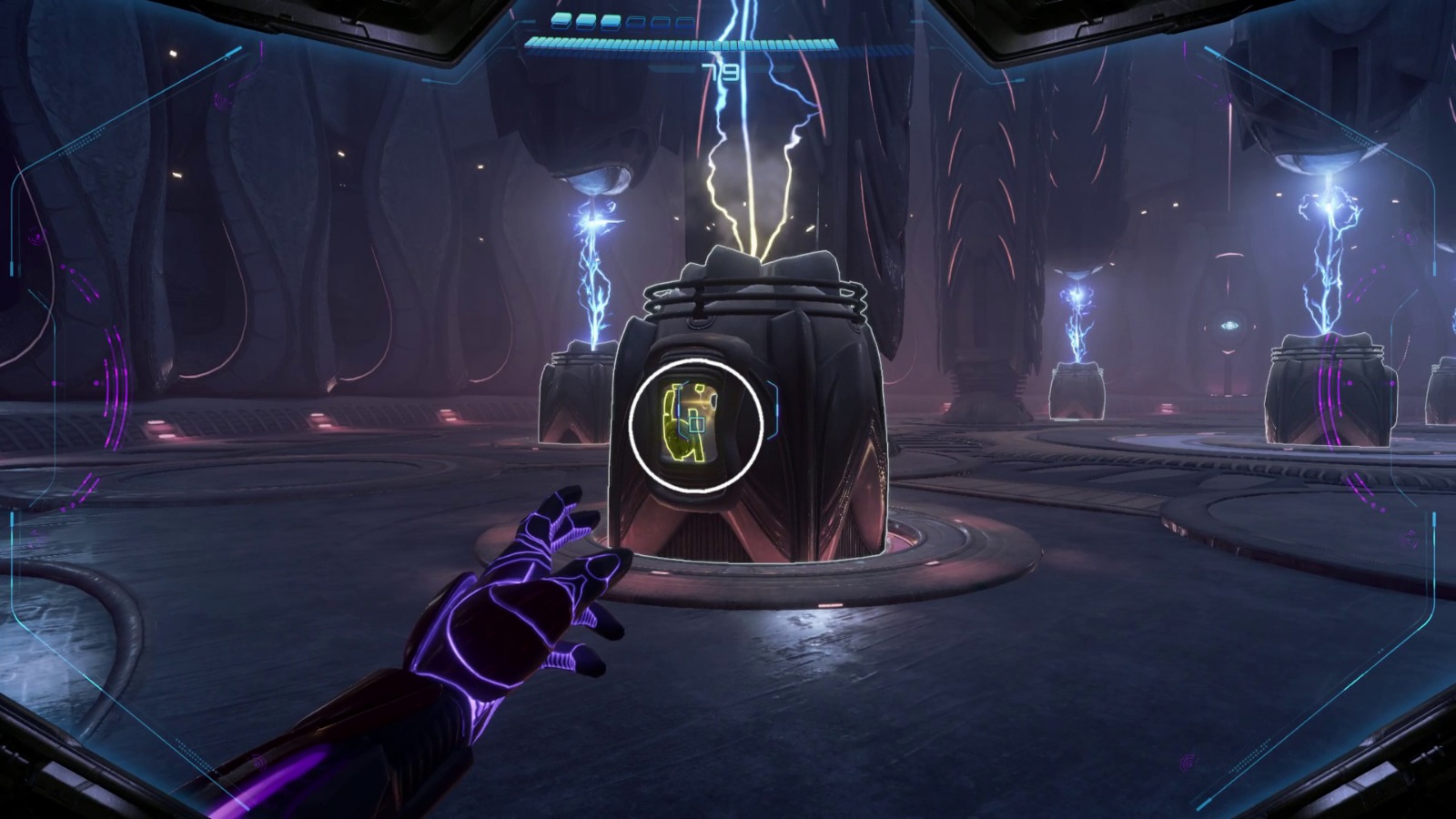Click the first filled energy tank icon
1456x819 pixels.
pyautogui.click(x=561, y=21)
